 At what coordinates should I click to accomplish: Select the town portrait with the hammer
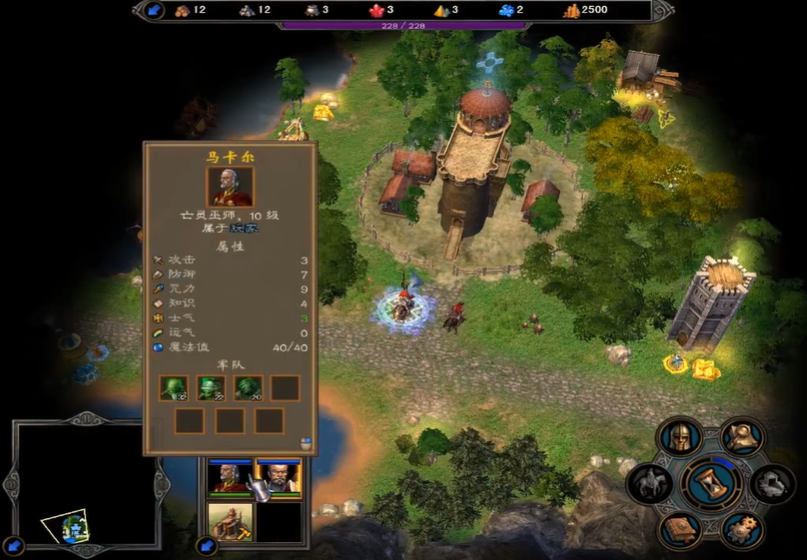click(229, 522)
